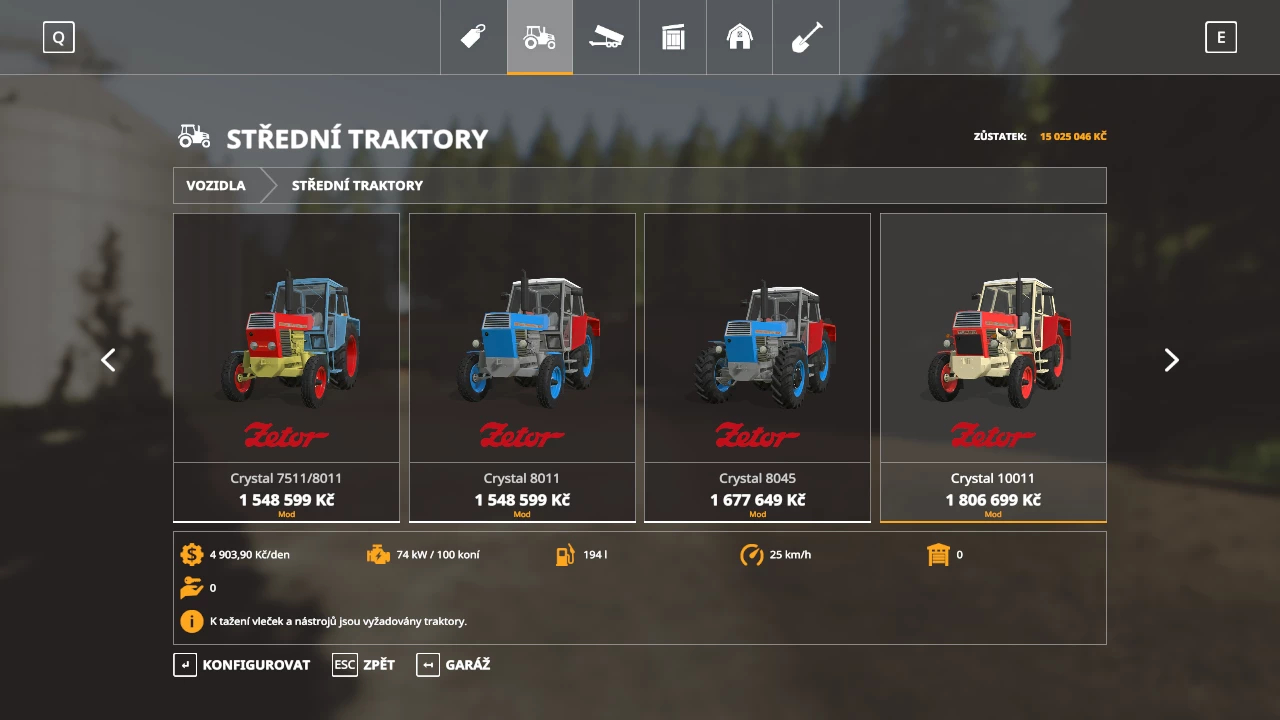Select the container objects tab
Screen dimensions: 1280x720
673,37
